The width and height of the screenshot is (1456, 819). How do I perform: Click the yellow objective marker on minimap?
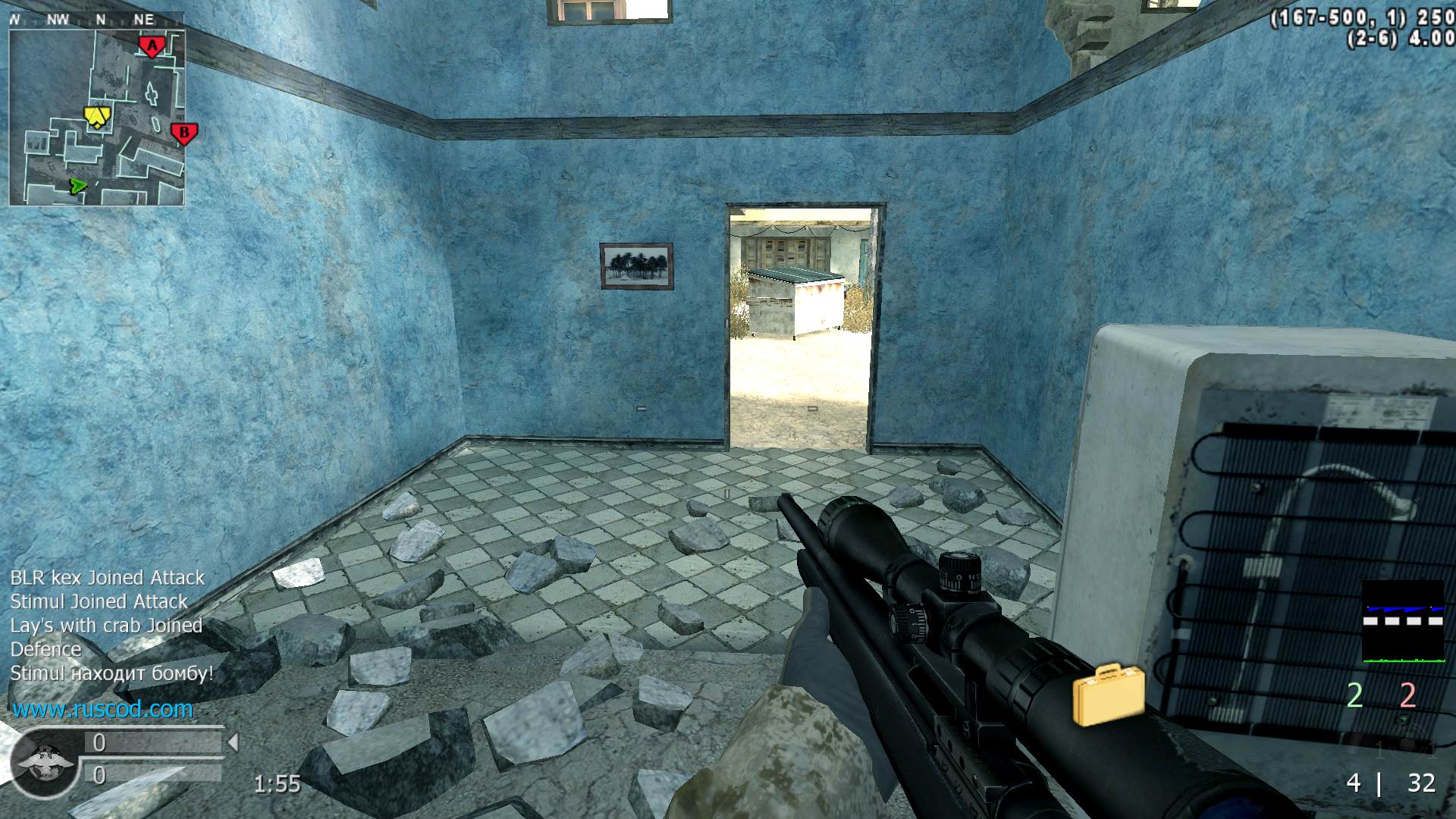(x=97, y=115)
